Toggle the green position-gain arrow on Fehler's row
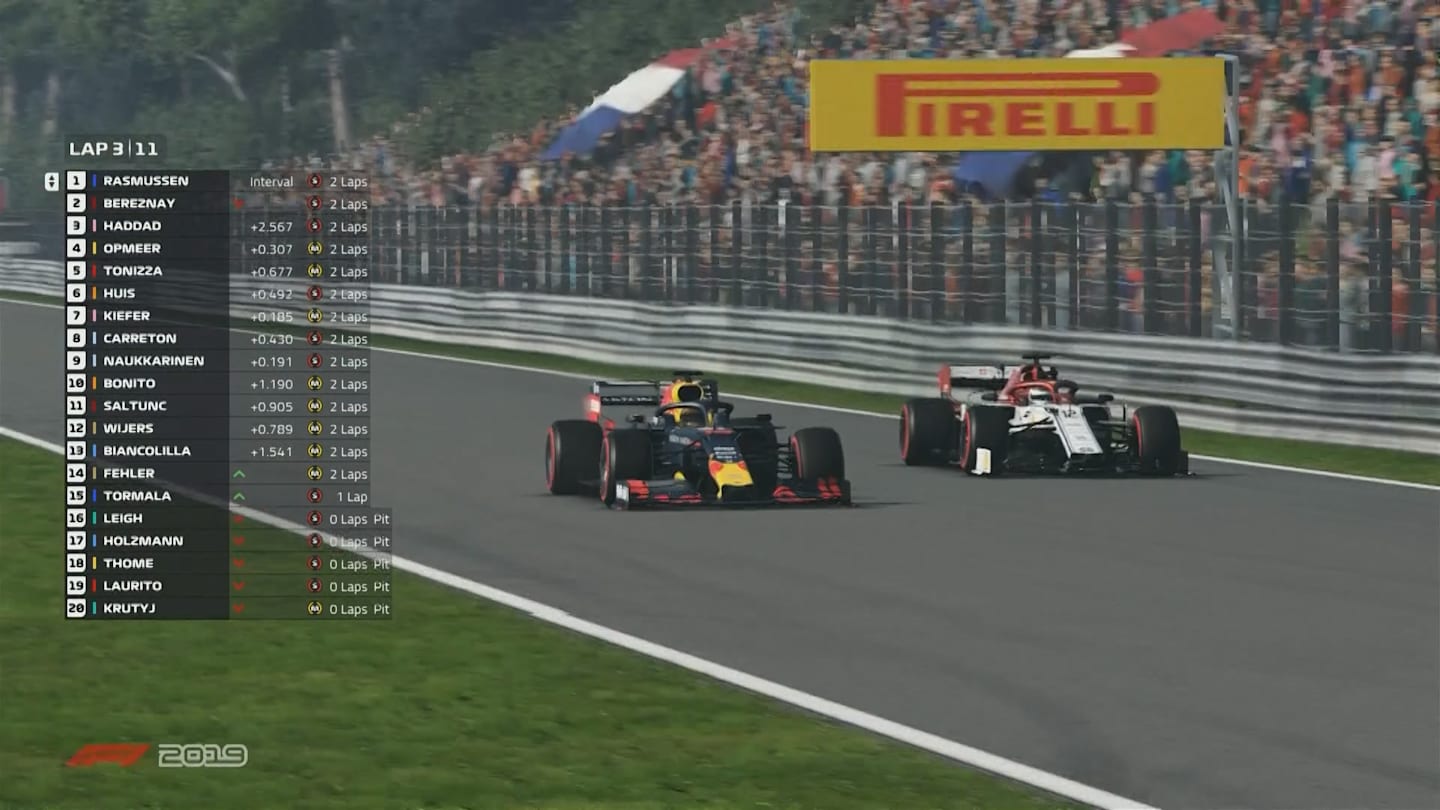 click(241, 474)
